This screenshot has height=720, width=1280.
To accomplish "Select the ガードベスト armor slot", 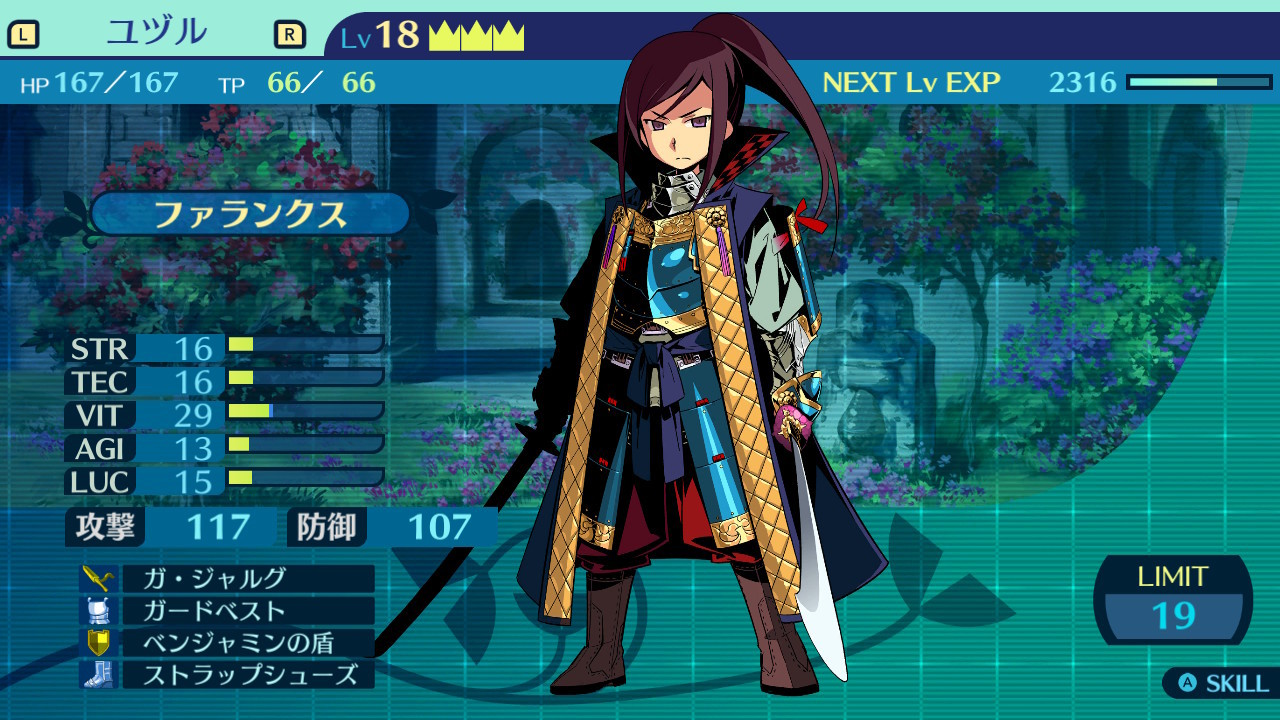I will point(228,610).
